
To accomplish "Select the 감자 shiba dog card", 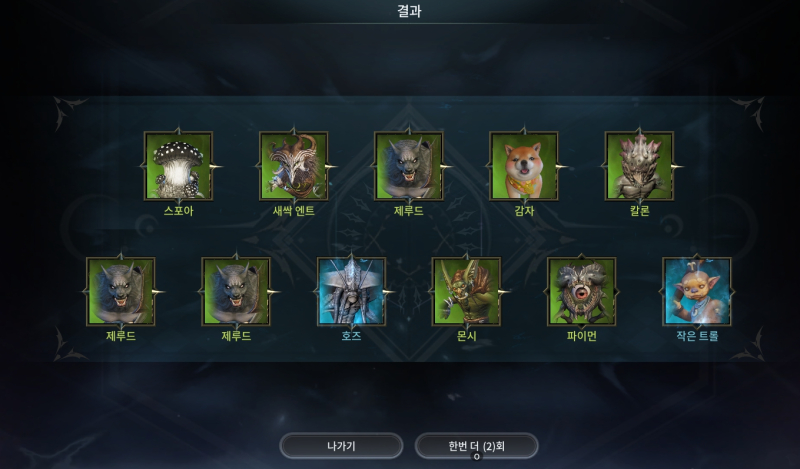I will [524, 166].
